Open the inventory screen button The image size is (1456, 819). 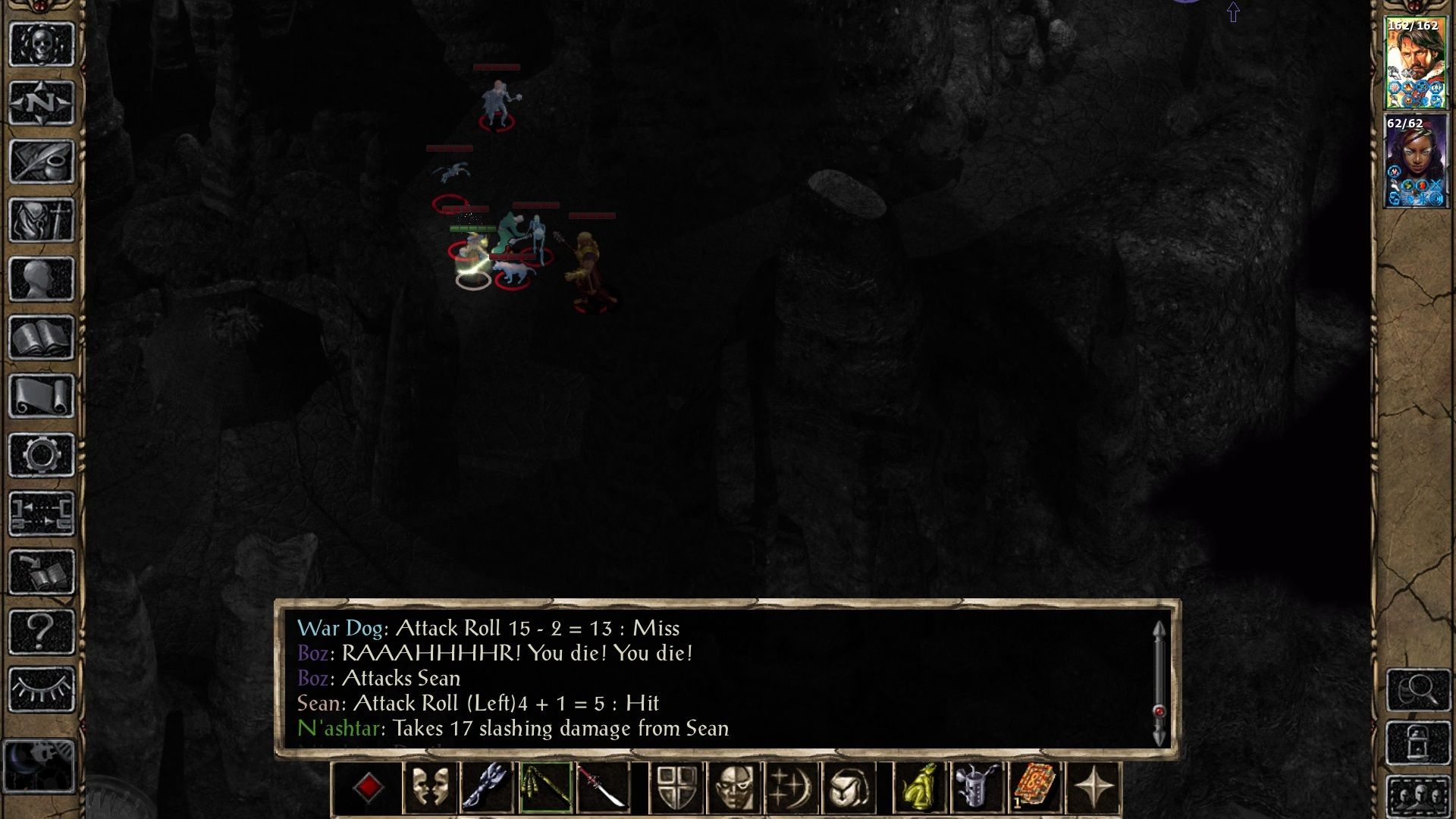(x=42, y=221)
